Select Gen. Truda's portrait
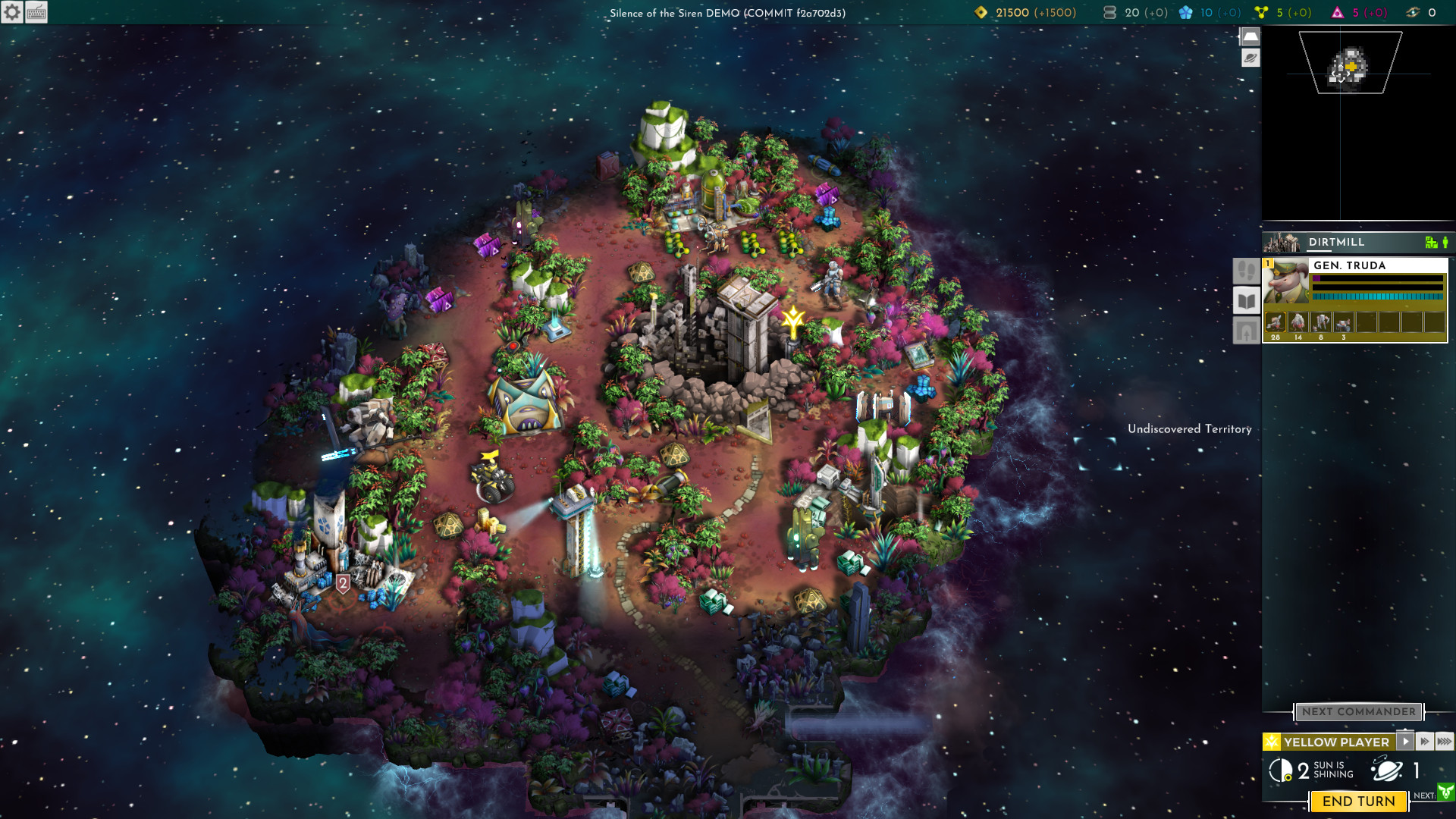 (x=1285, y=282)
